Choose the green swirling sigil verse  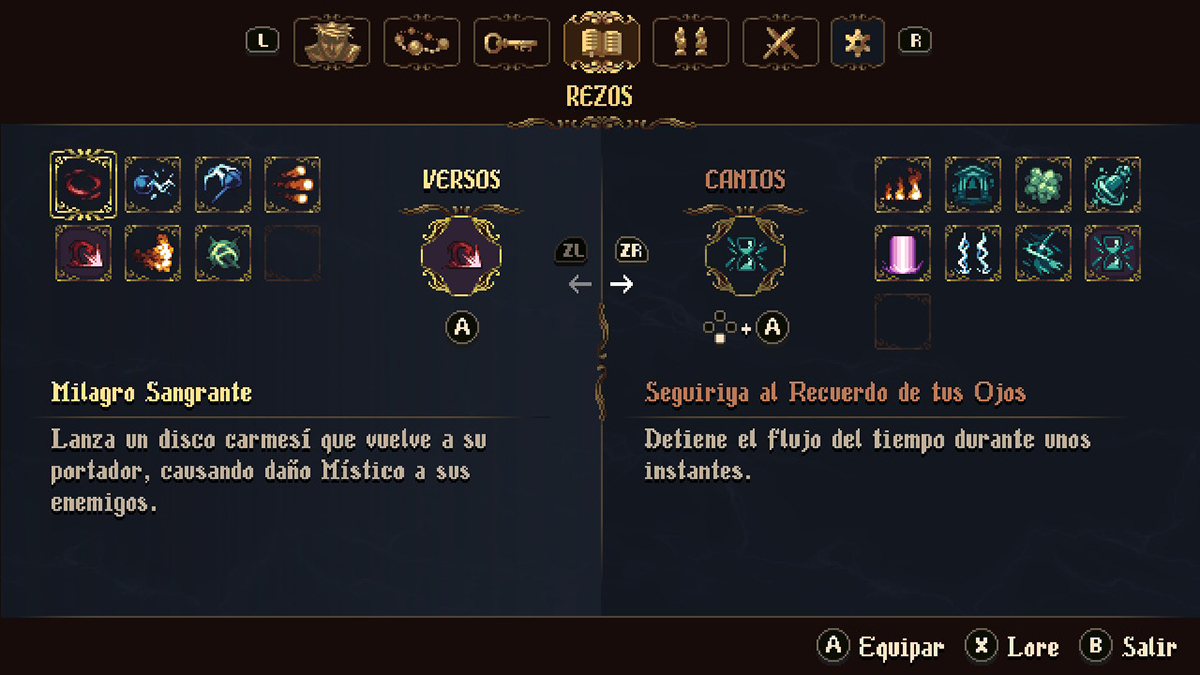click(x=223, y=252)
